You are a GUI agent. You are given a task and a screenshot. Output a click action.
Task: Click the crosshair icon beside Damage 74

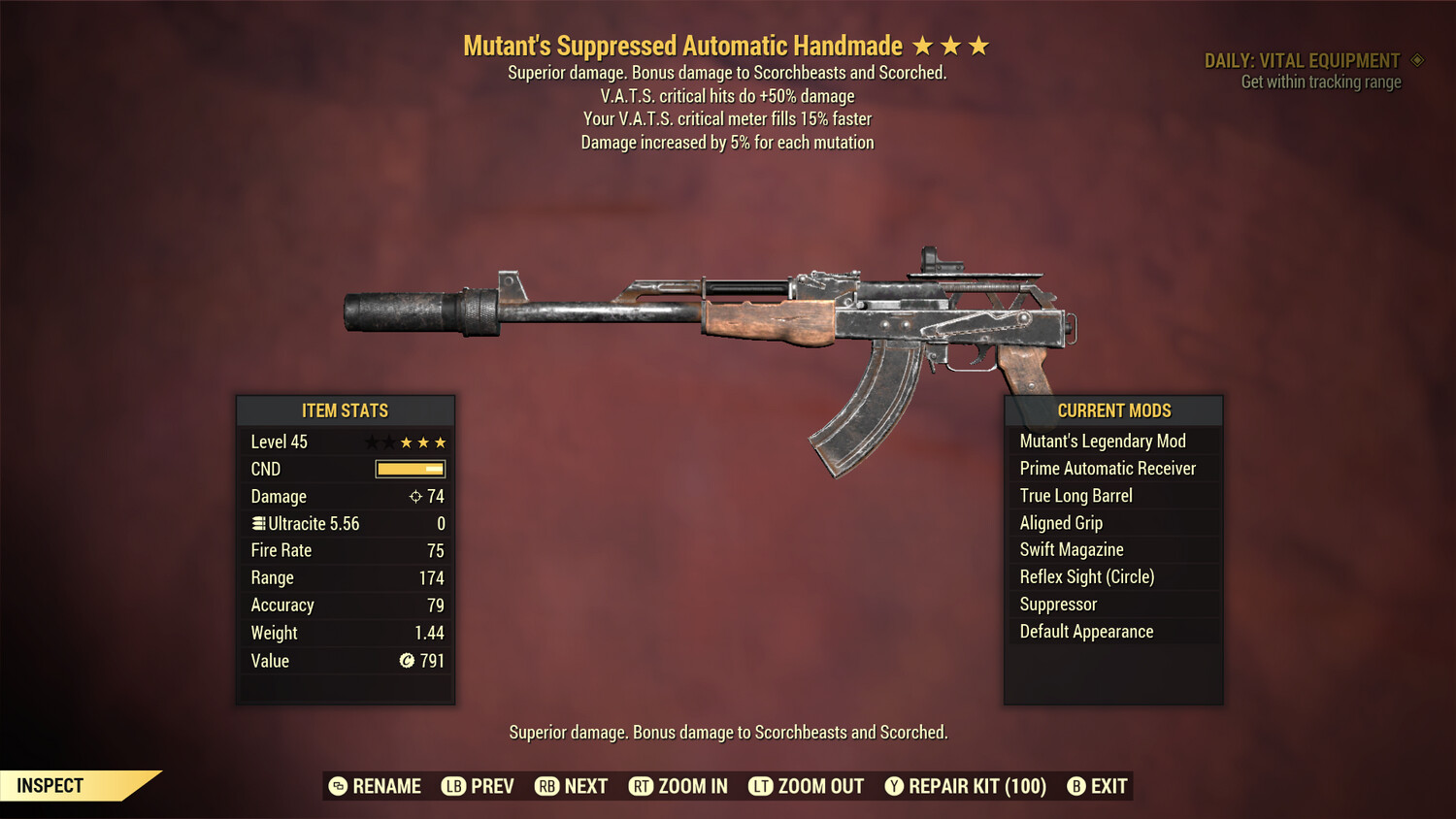pyautogui.click(x=415, y=496)
